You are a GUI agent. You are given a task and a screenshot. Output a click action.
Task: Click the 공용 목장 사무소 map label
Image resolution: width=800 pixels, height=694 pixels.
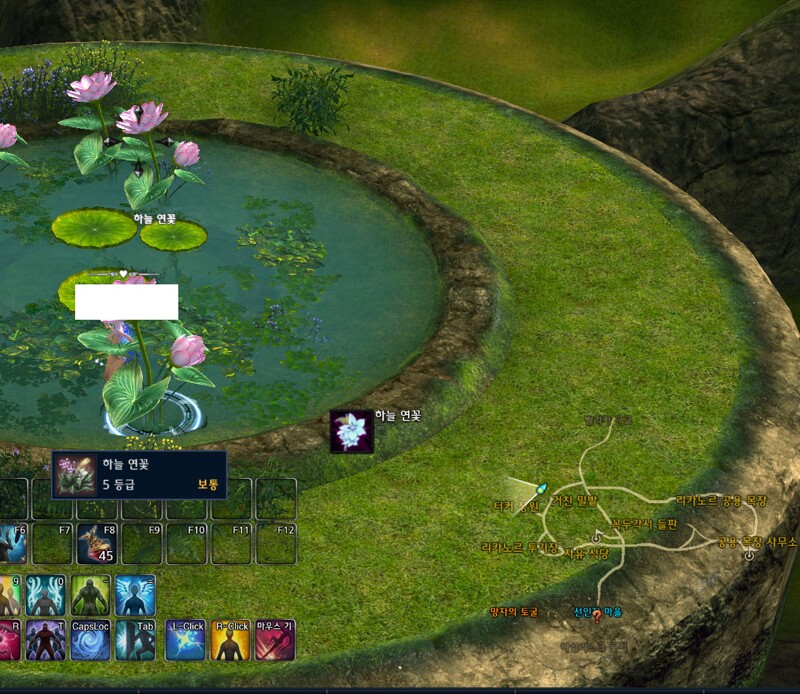757,542
